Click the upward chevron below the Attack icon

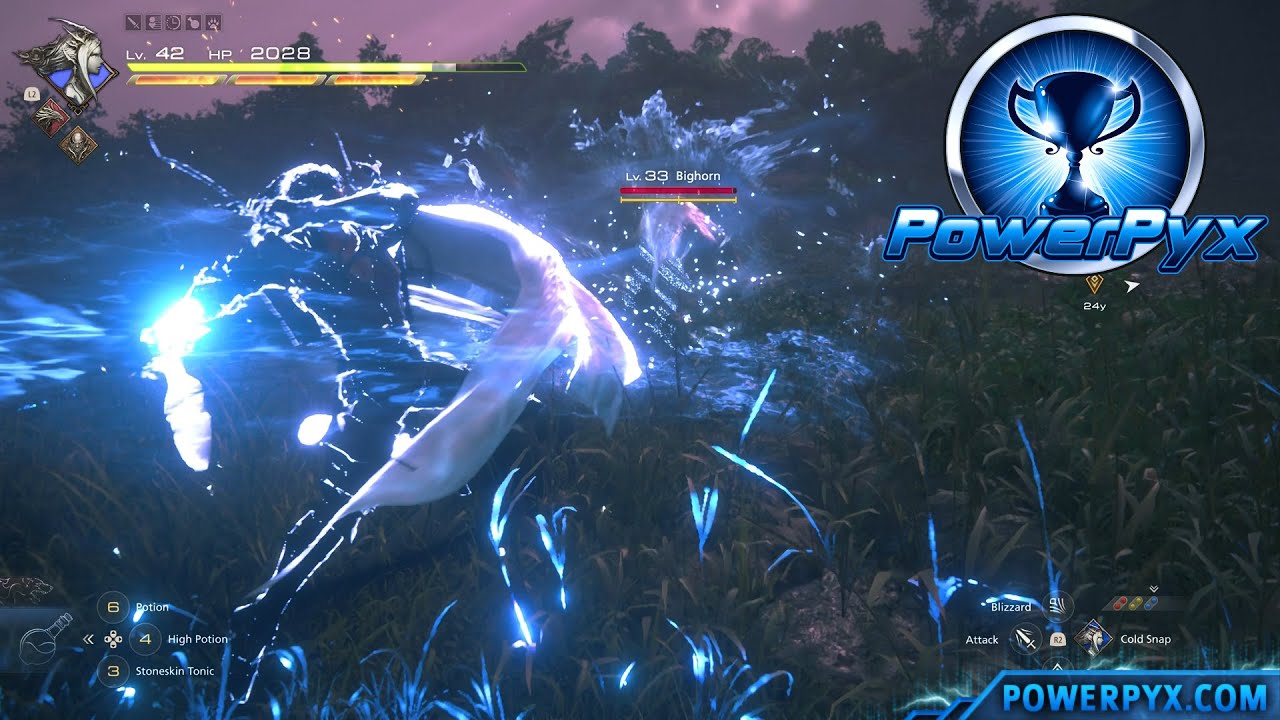1056,666
